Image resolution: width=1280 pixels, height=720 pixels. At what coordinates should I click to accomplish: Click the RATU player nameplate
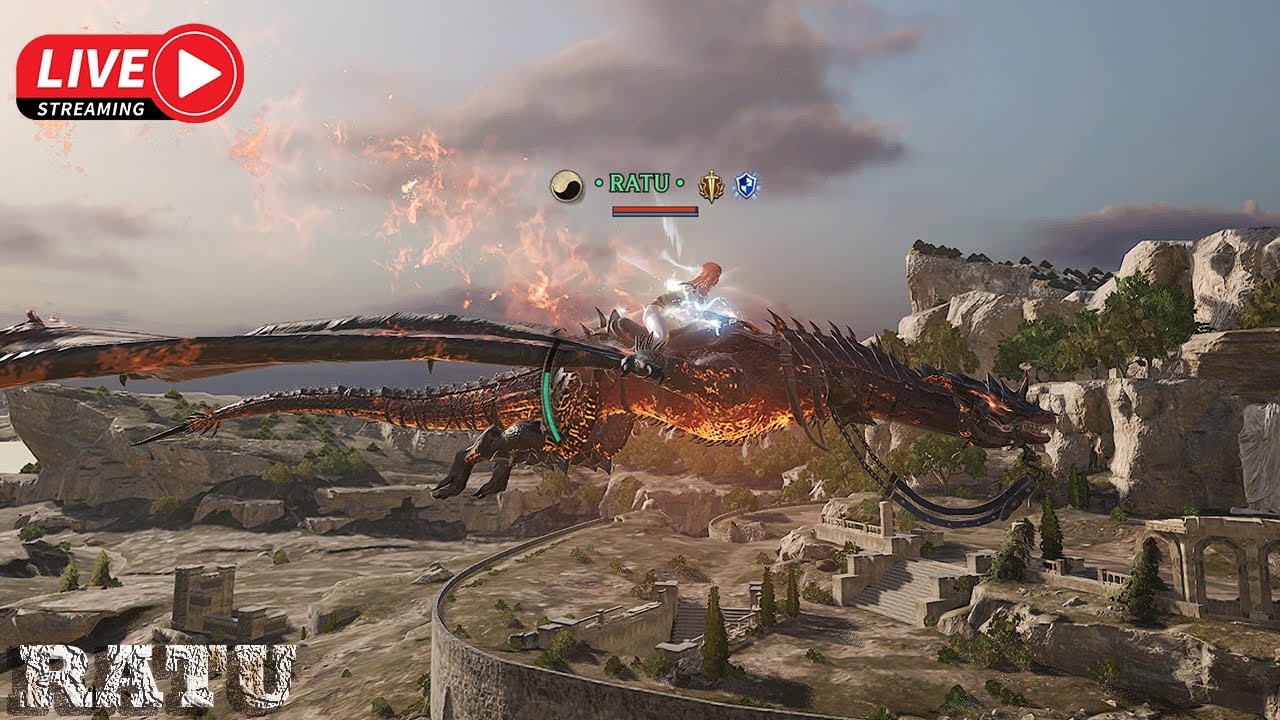639,184
